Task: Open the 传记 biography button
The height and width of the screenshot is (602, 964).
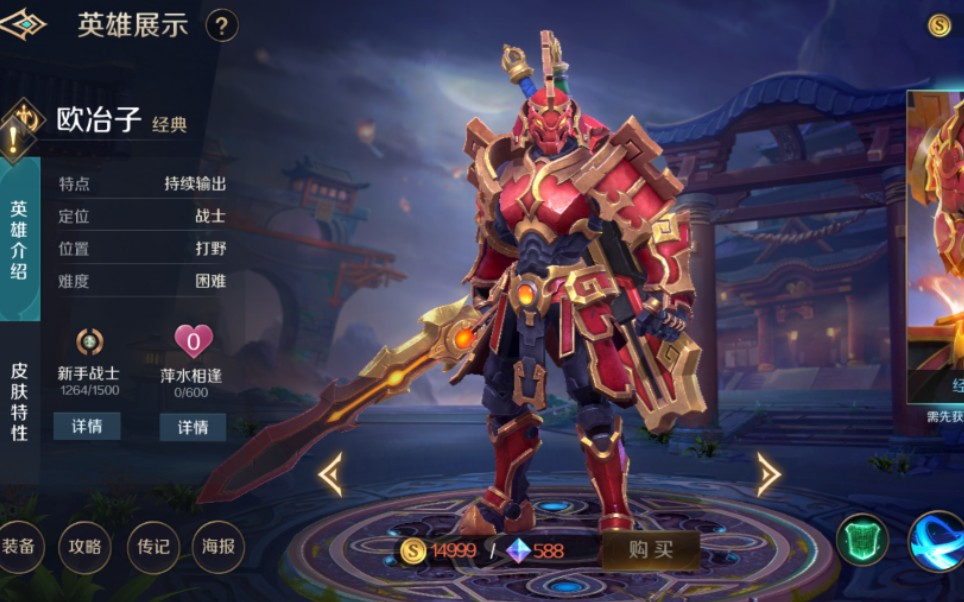Action: 152,547
